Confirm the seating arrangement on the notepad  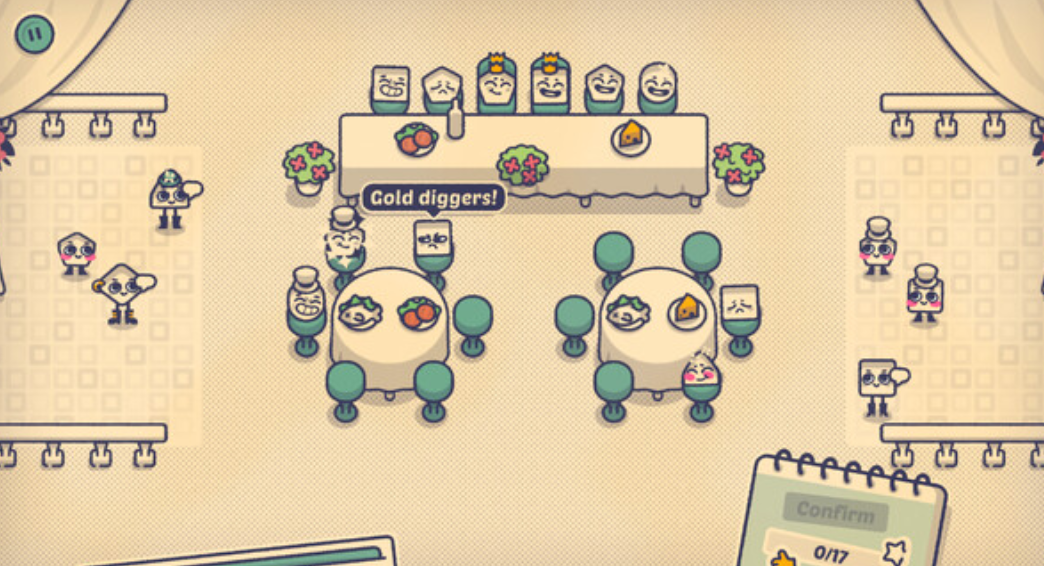(836, 513)
